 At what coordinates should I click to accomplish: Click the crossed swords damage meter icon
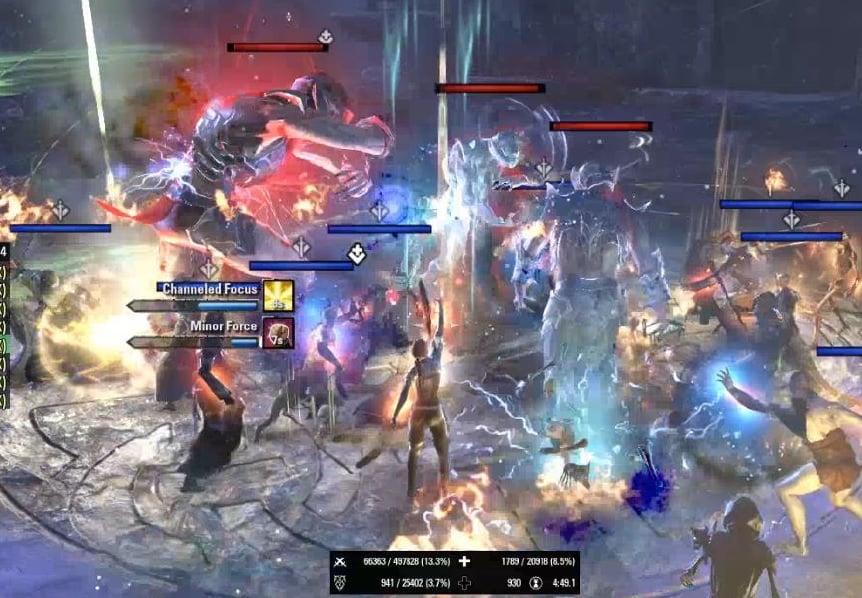point(343,562)
